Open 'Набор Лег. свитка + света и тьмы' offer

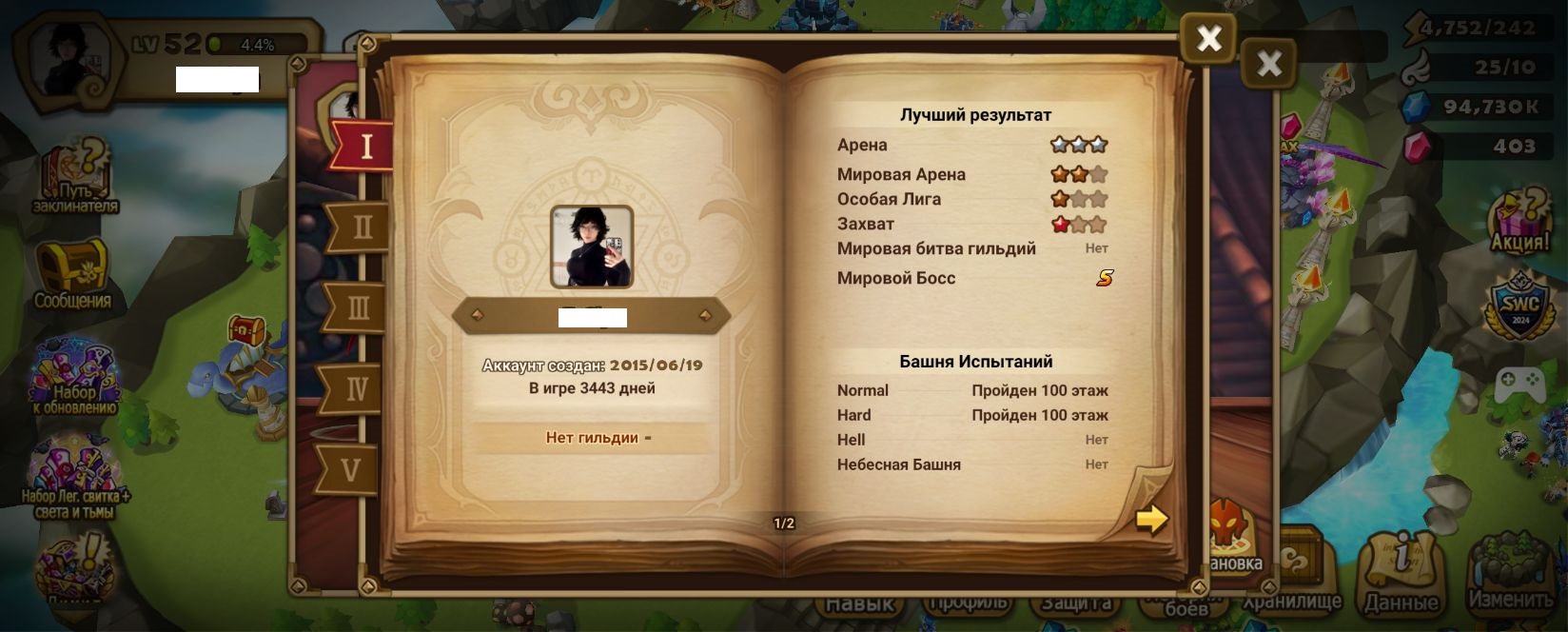click(x=74, y=481)
